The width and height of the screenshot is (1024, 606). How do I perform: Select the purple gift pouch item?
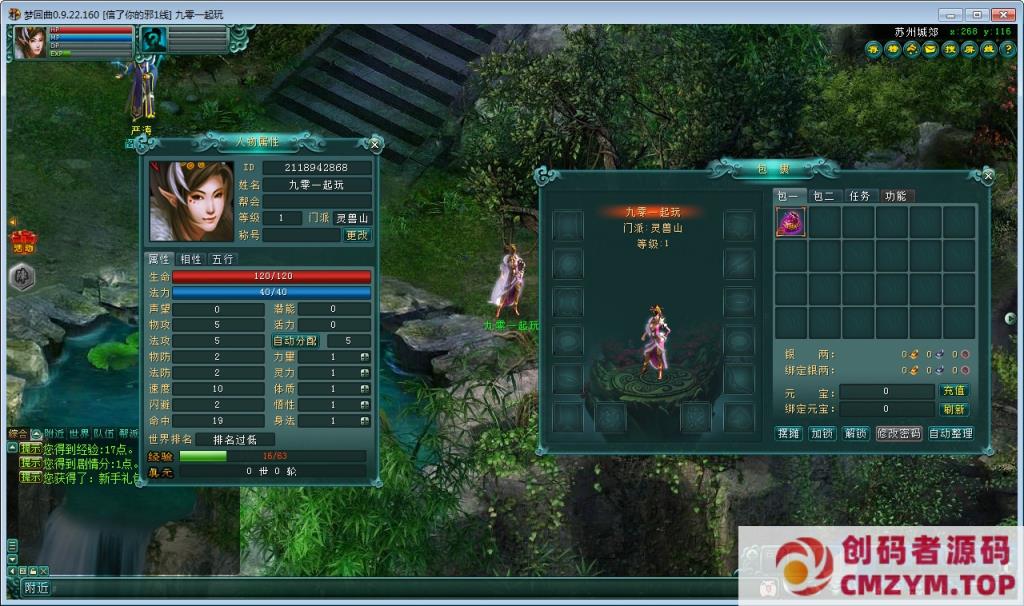point(791,222)
